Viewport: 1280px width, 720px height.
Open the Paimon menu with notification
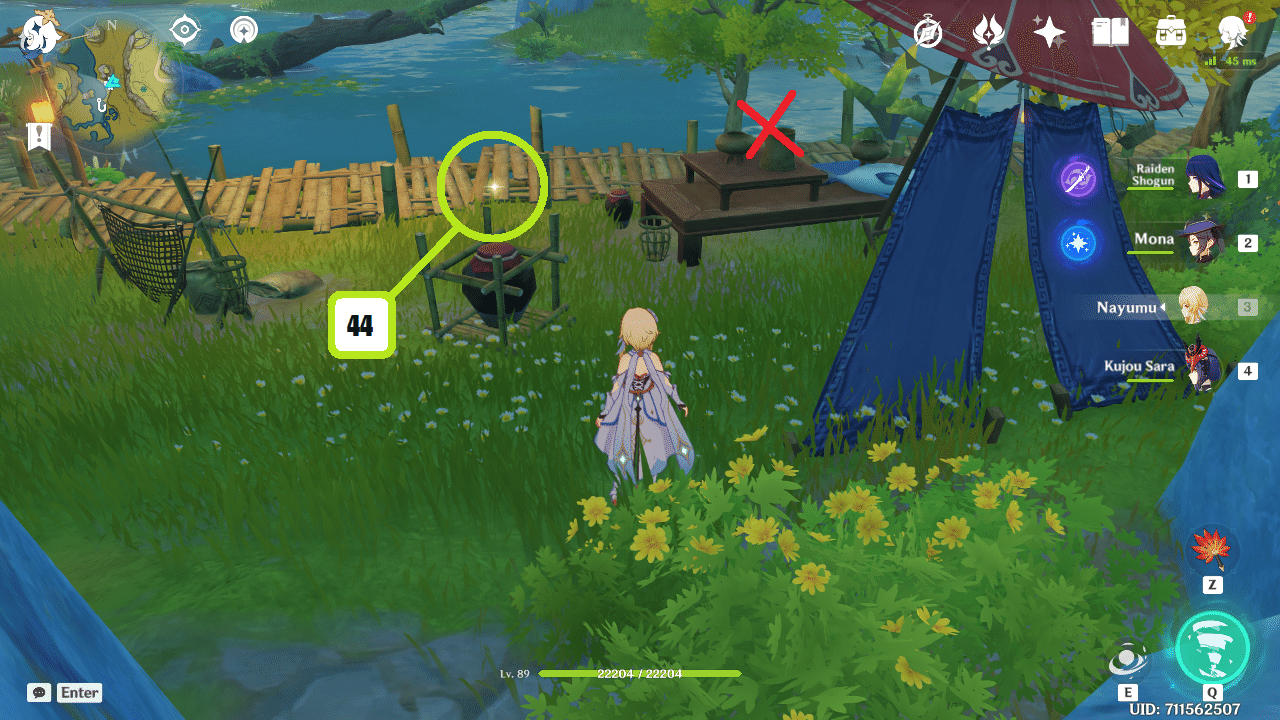click(1232, 33)
